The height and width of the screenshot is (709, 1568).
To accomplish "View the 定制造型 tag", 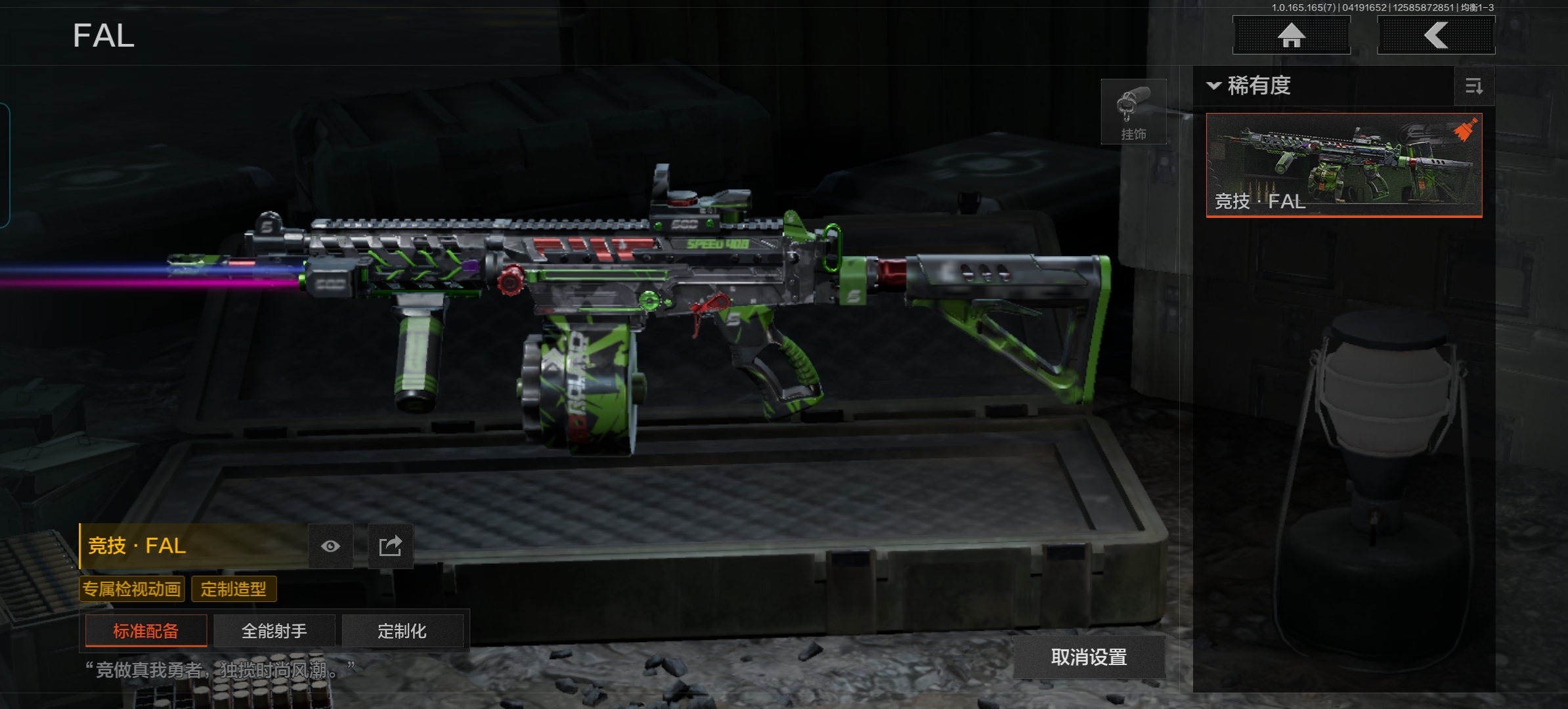I will [x=234, y=589].
